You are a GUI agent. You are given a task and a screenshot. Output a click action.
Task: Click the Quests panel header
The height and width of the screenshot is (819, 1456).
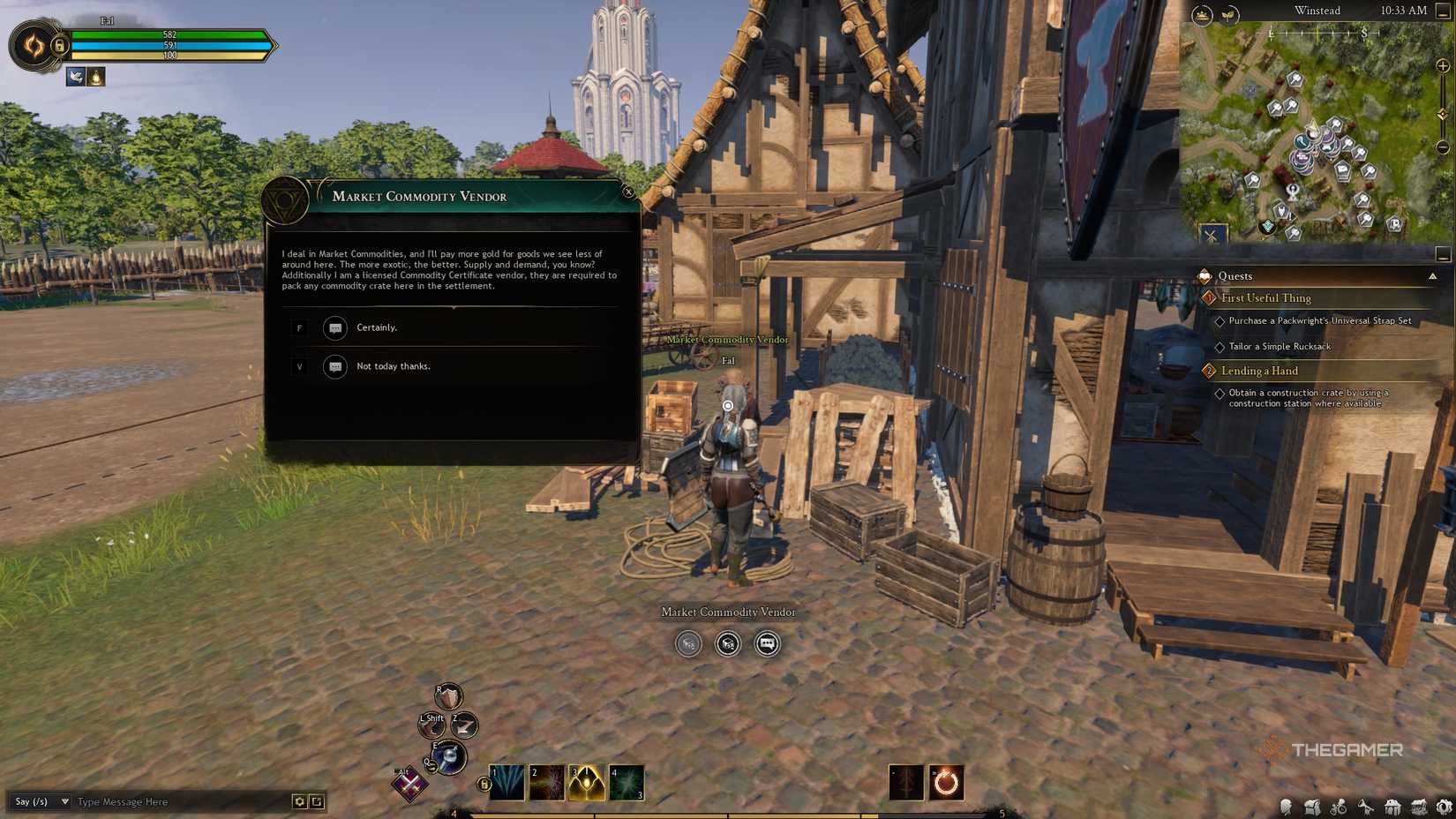coord(1235,275)
